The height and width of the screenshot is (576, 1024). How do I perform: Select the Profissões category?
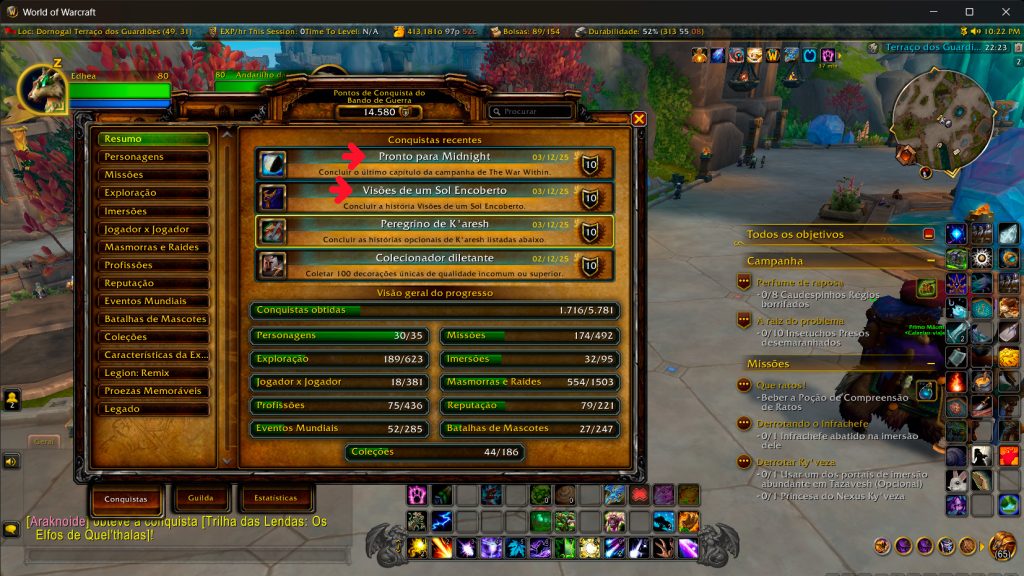(153, 265)
